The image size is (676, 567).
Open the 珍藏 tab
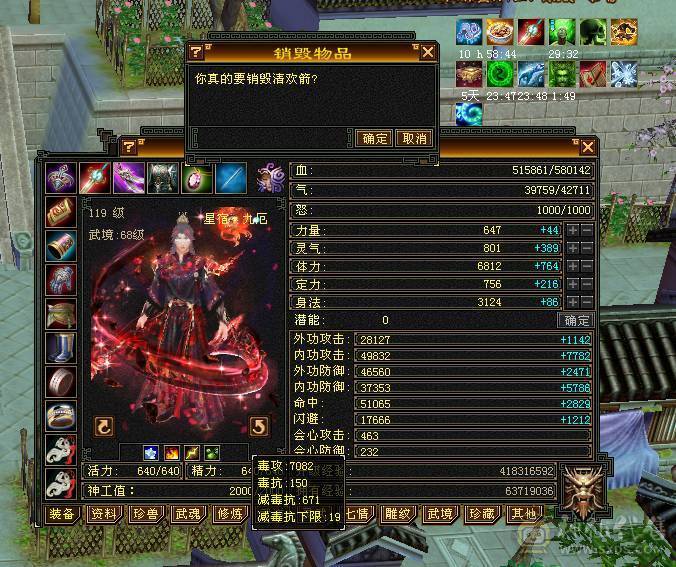click(483, 514)
